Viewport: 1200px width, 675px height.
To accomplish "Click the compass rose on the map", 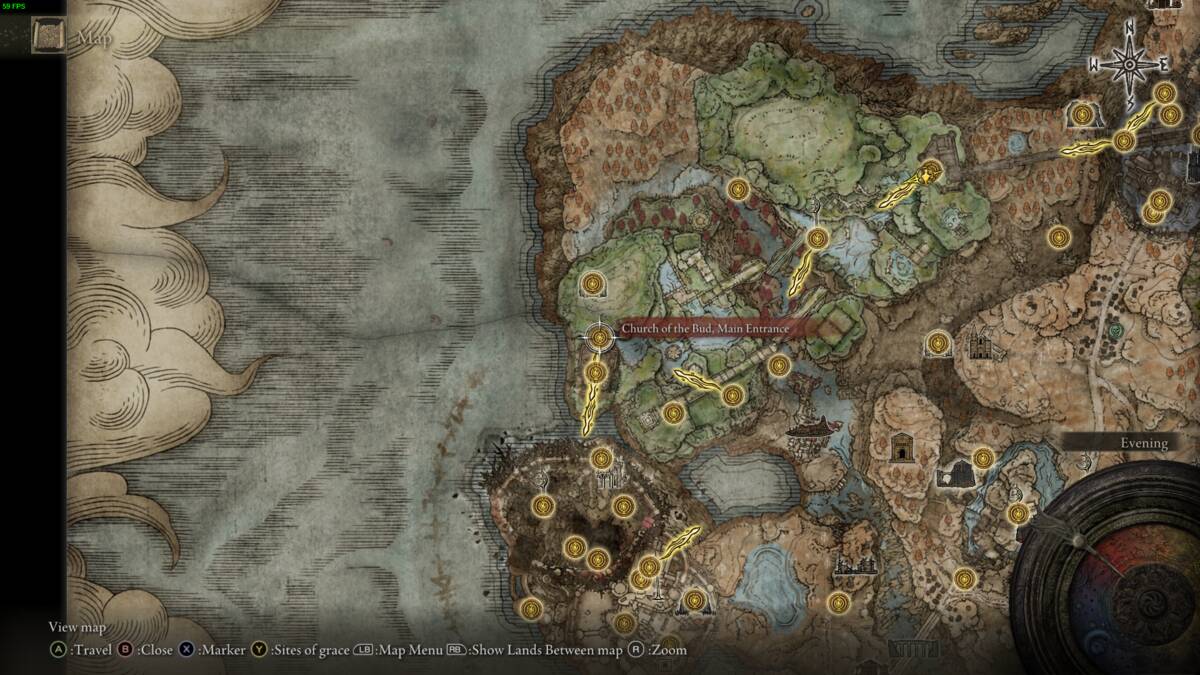I will [1130, 65].
